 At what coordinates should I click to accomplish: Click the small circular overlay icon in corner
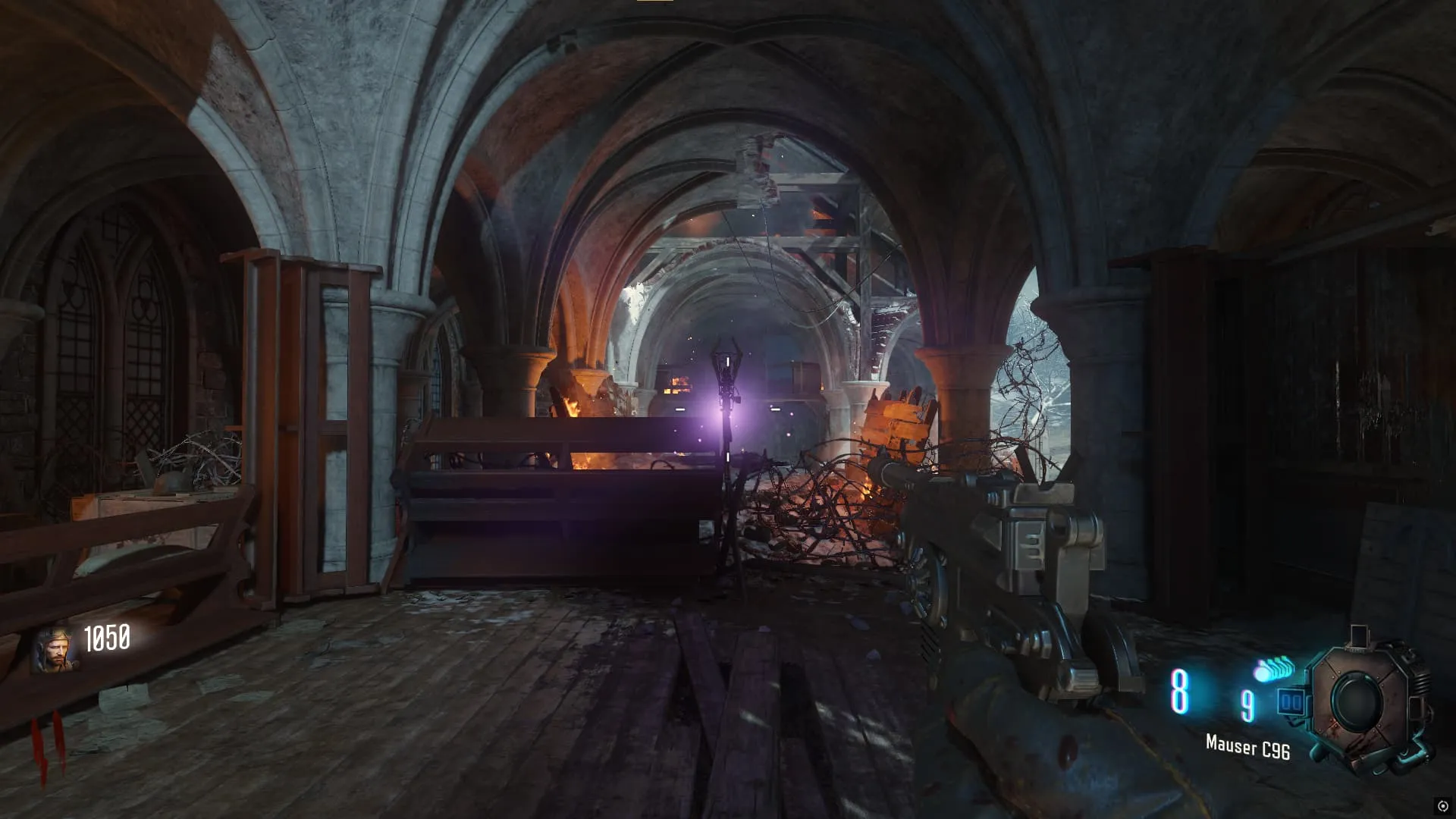(x=1442, y=805)
